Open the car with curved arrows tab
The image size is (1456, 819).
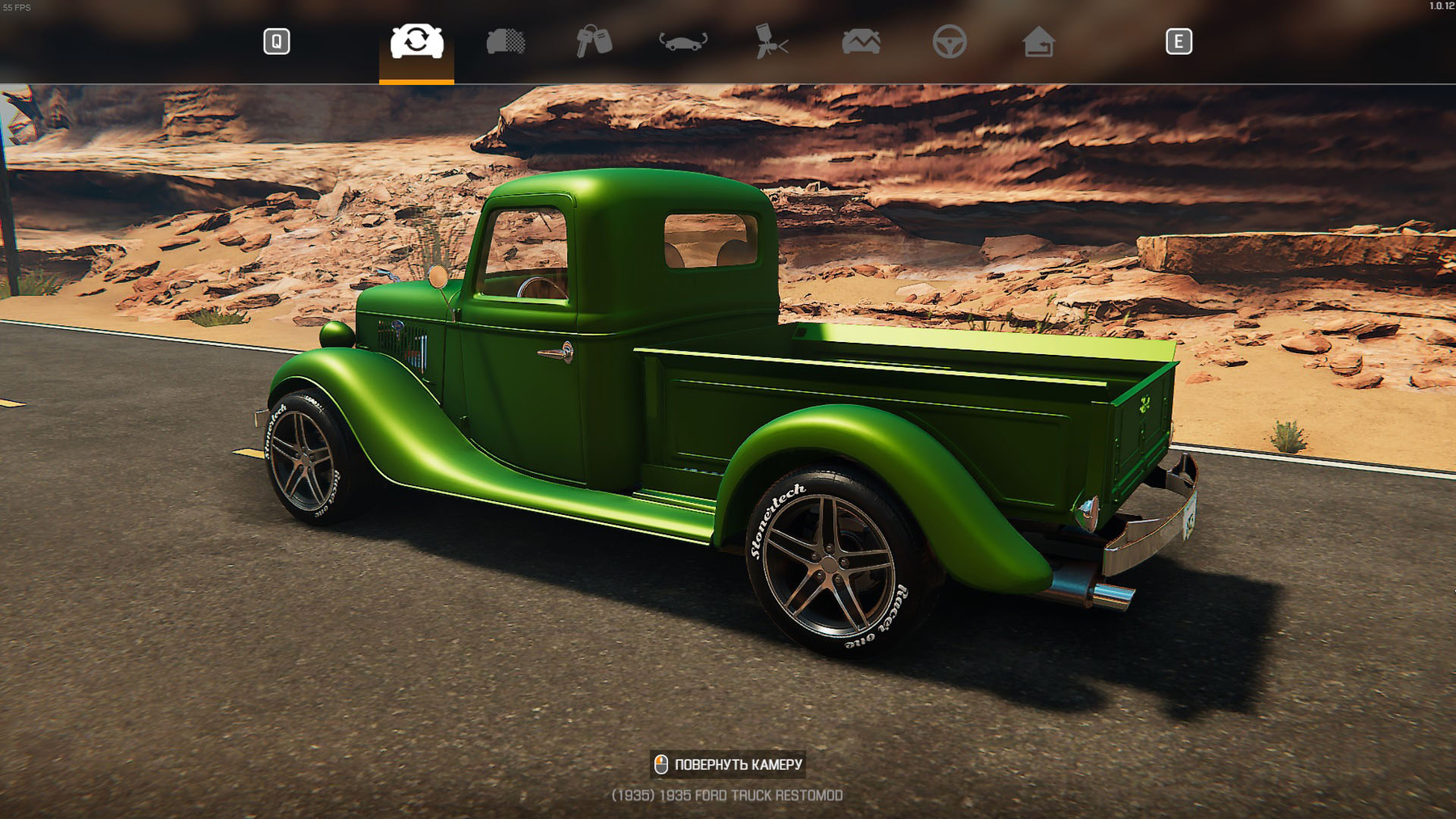[x=683, y=42]
